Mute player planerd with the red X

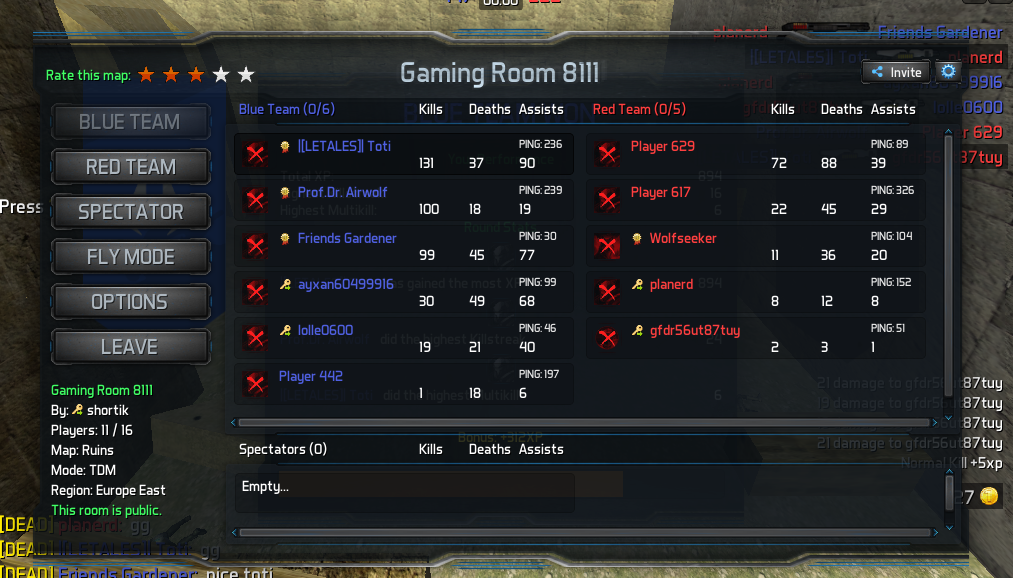[607, 292]
